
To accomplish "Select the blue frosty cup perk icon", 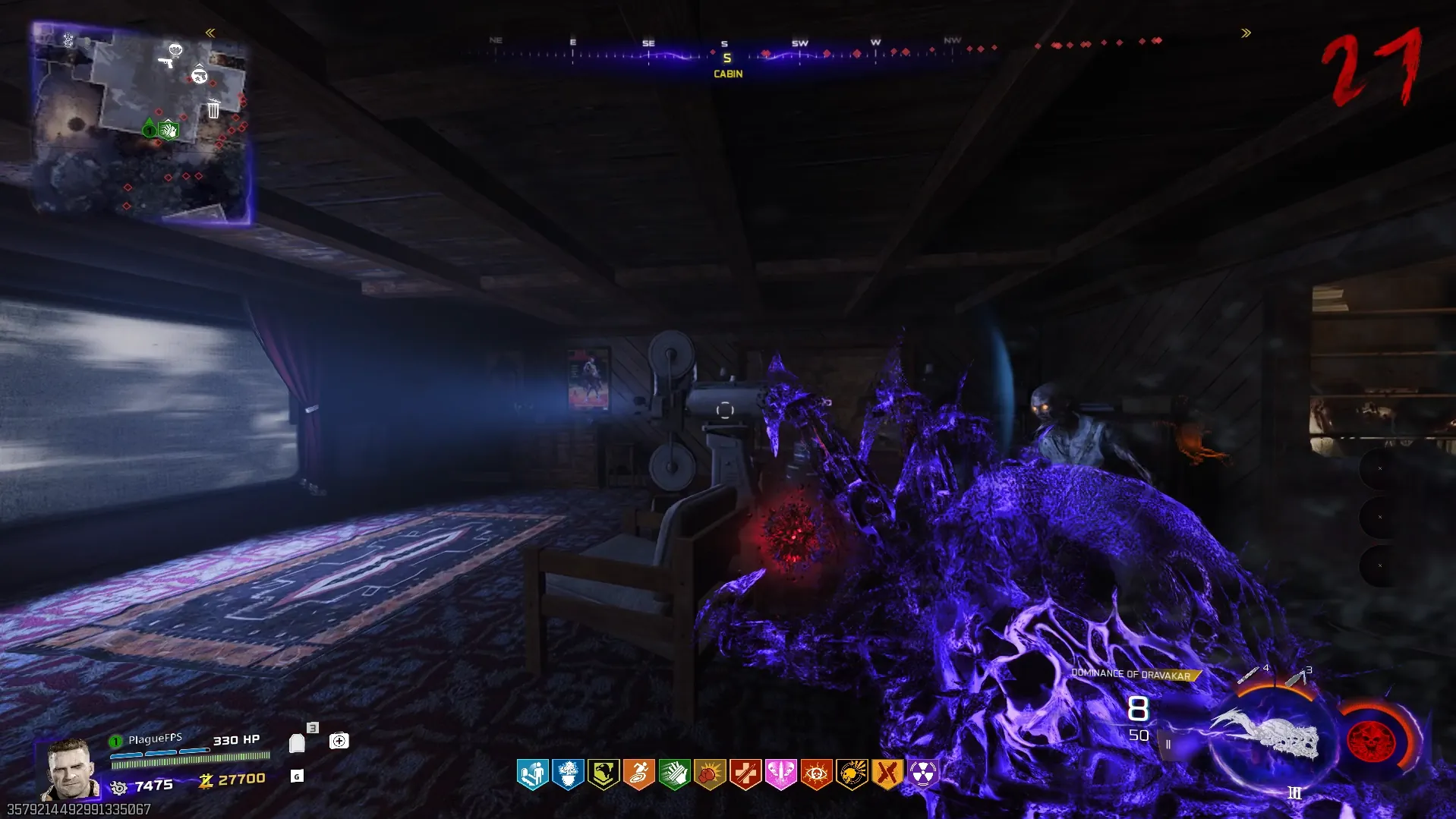I will pos(568,774).
